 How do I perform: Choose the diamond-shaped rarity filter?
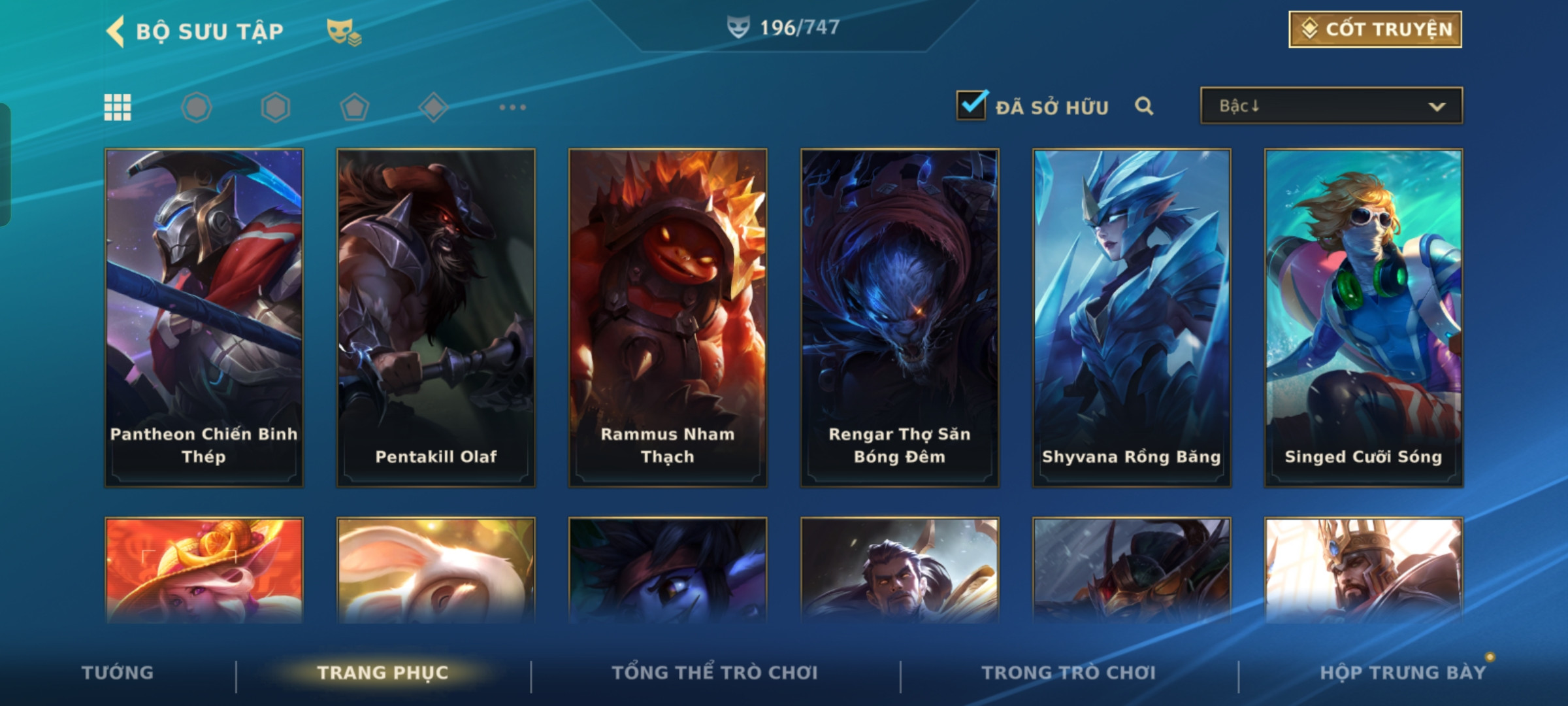tap(433, 107)
